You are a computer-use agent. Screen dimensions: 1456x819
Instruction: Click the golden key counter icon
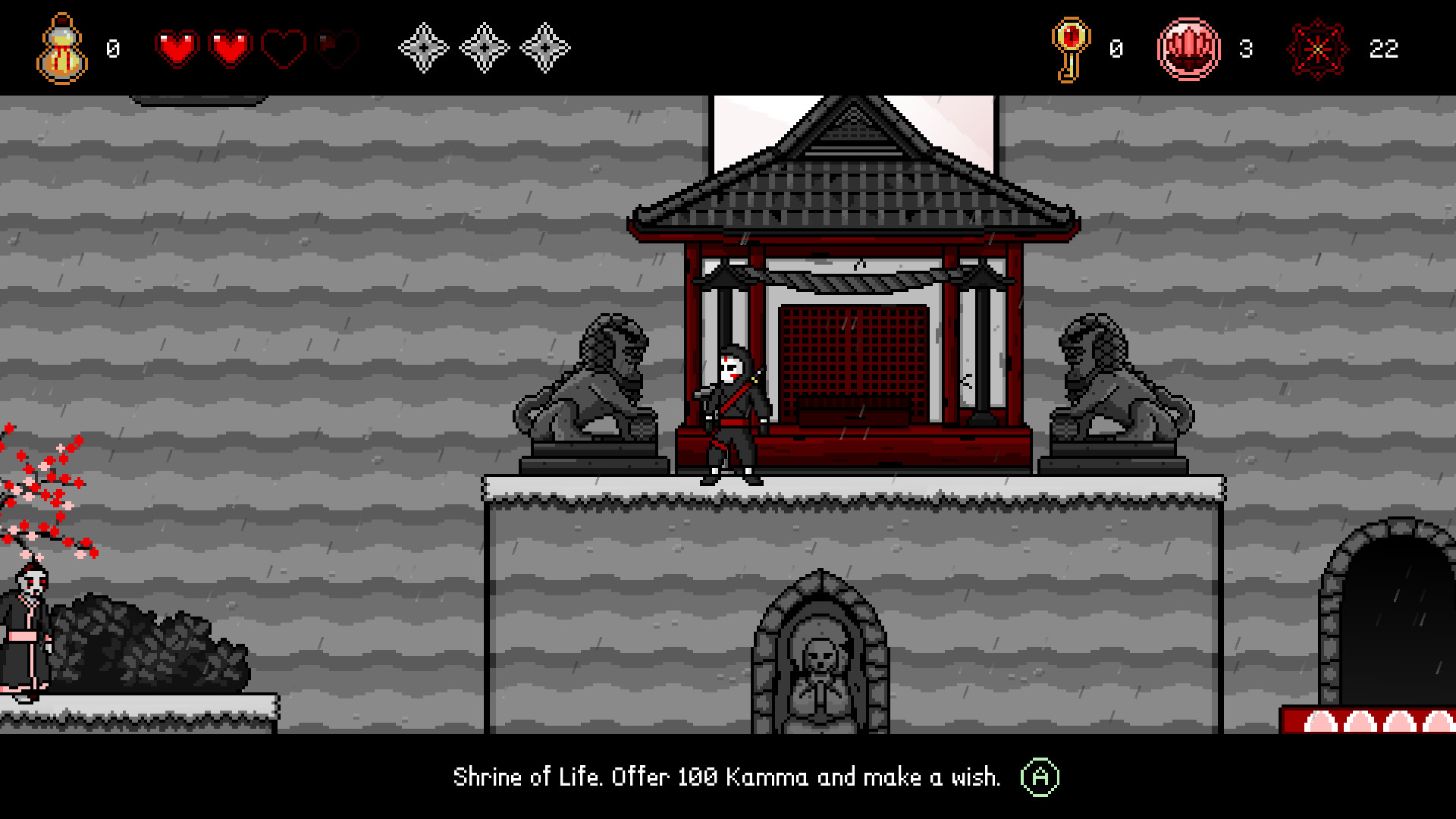1072,48
